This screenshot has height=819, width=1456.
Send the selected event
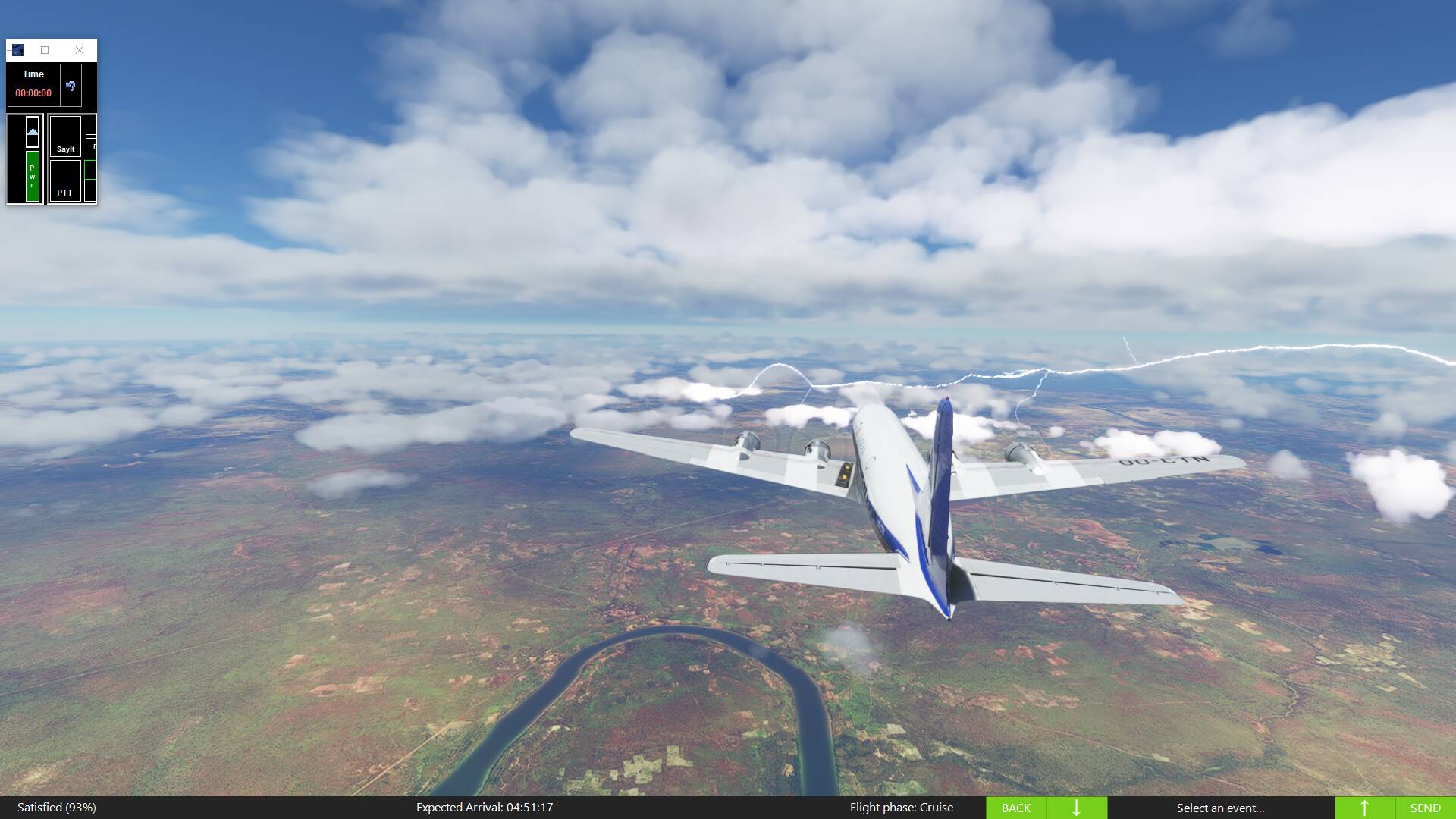click(1425, 808)
